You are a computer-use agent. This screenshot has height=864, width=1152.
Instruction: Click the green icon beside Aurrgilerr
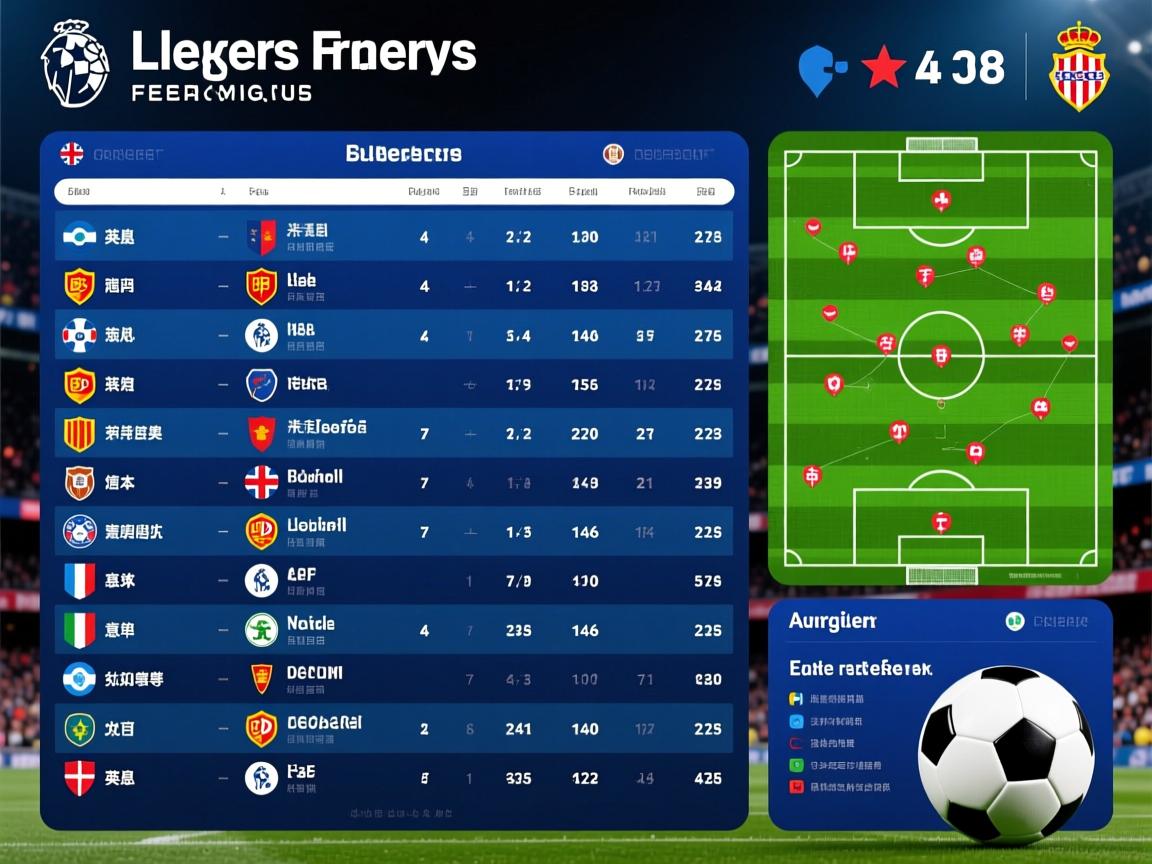pos(1015,621)
